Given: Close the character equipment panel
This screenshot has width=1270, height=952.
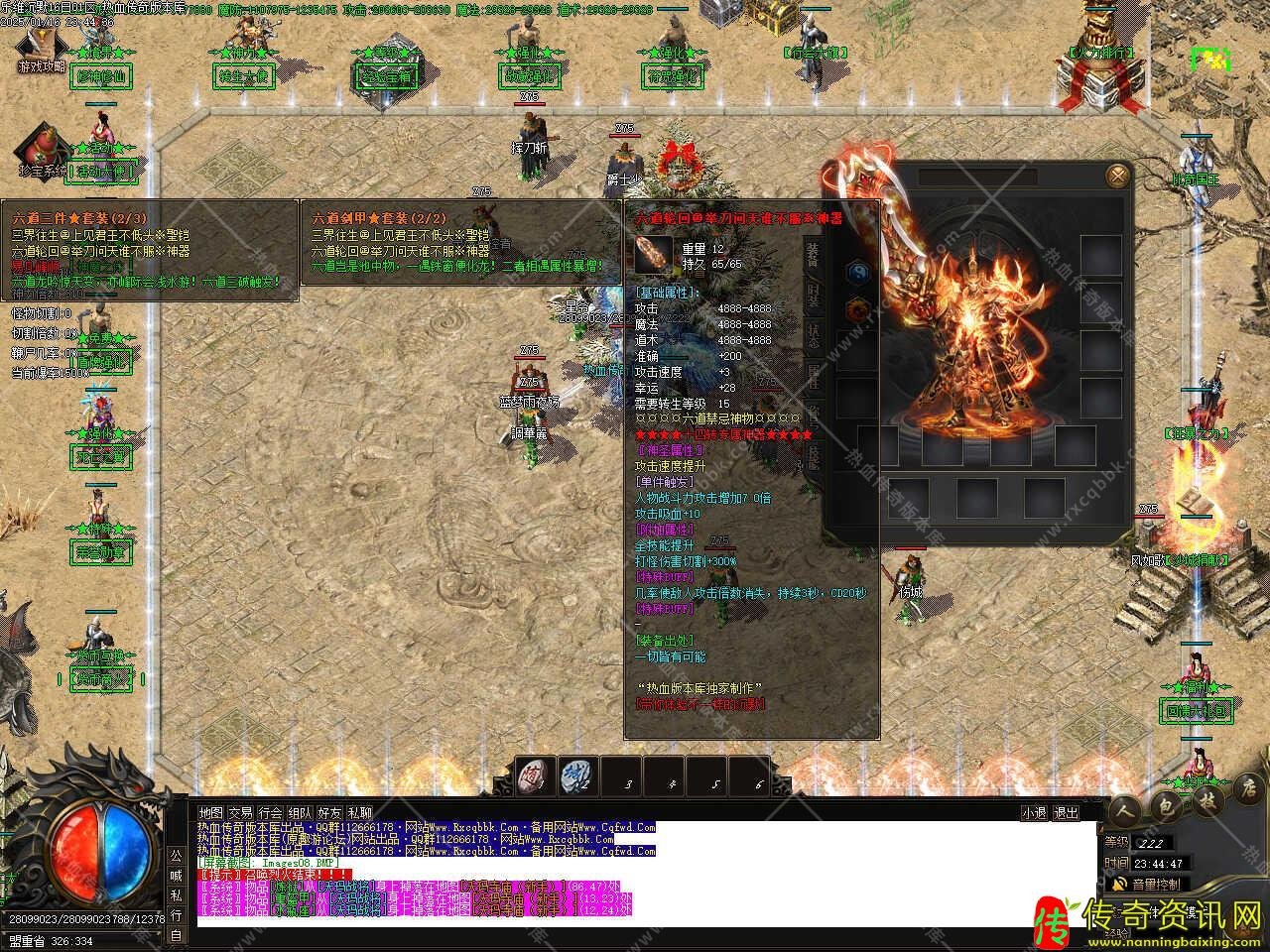Looking at the screenshot, I should click(x=1118, y=177).
